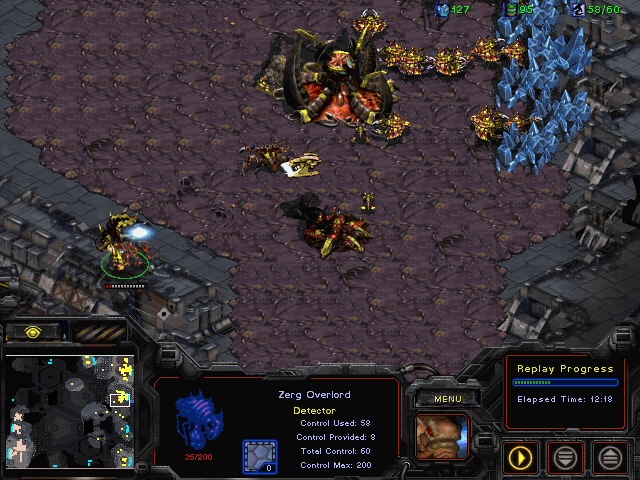640x480 pixels.
Task: Click the Overlord carapace armor upgrade icon
Action: [x=259, y=457]
